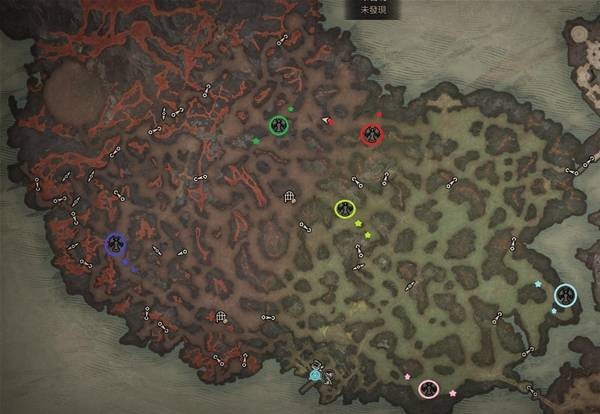Image resolution: width=600 pixels, height=414 pixels.
Task: Click the dark blue-circled map marker
Action: click(x=116, y=243)
